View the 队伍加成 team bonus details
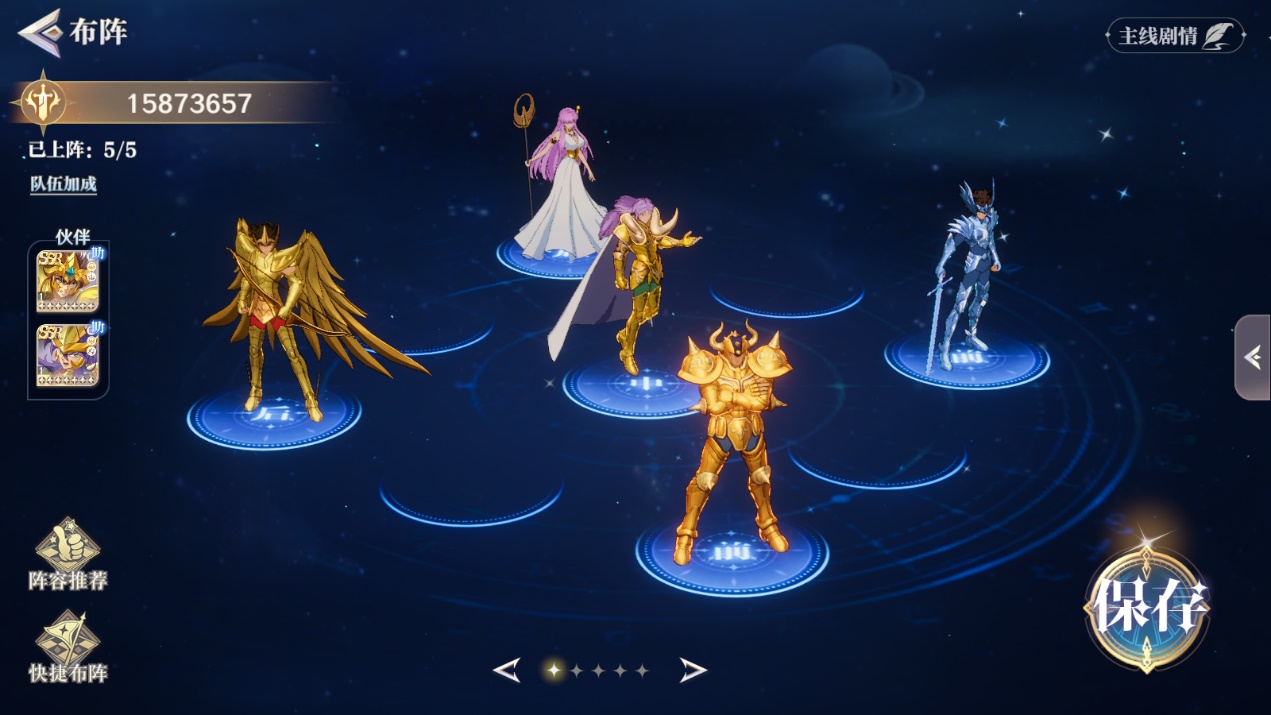 [x=63, y=185]
